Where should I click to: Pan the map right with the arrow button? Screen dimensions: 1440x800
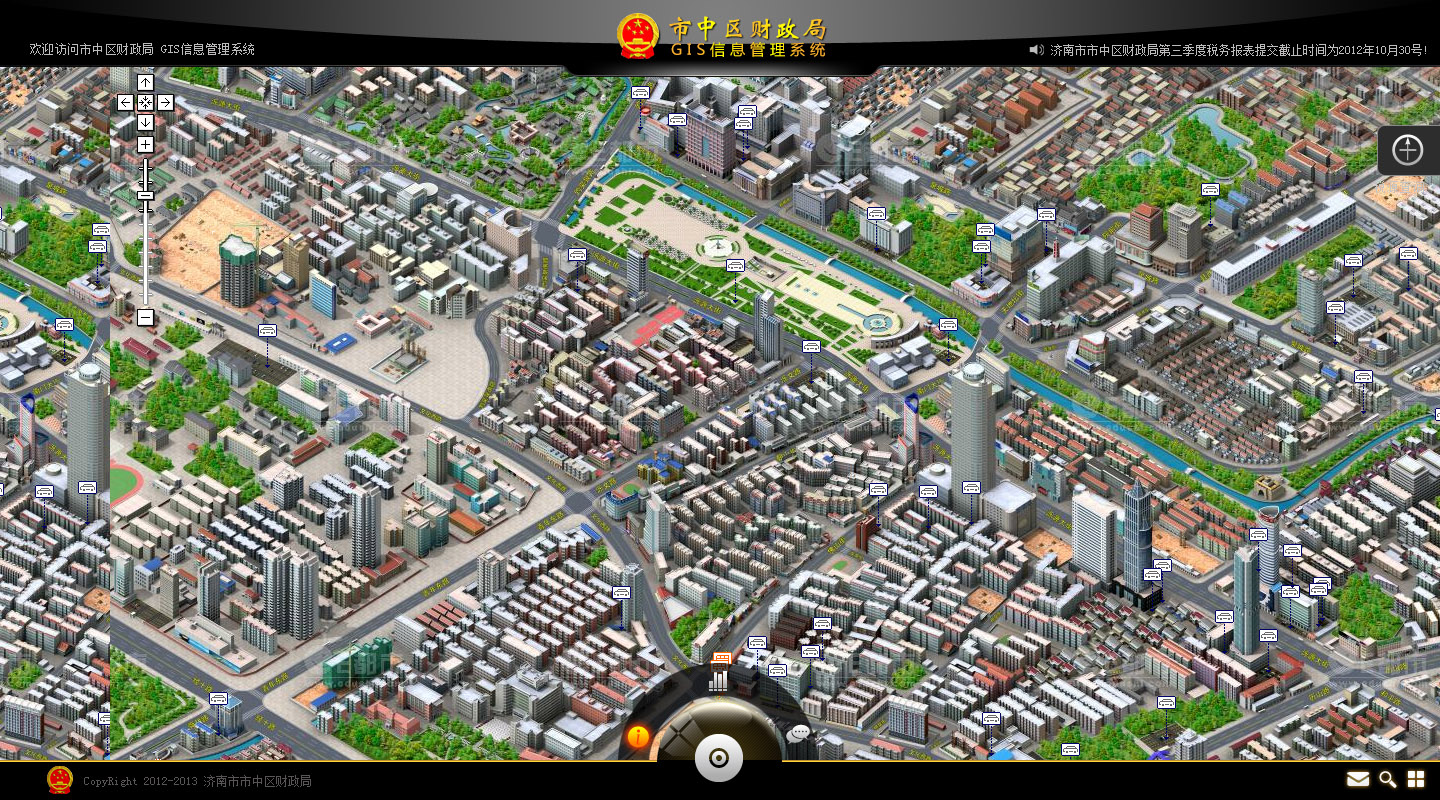tap(165, 102)
